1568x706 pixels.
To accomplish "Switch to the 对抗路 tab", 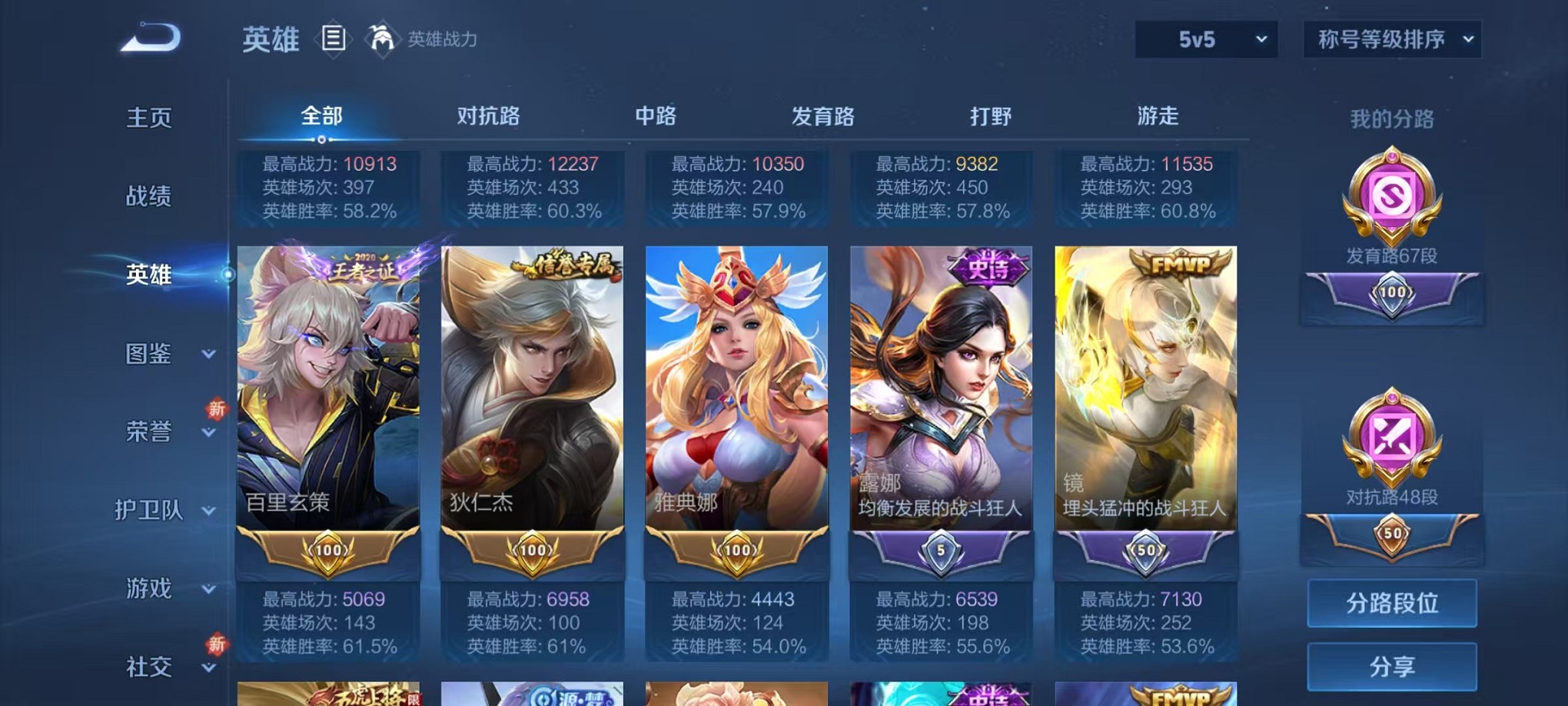I will pyautogui.click(x=490, y=115).
